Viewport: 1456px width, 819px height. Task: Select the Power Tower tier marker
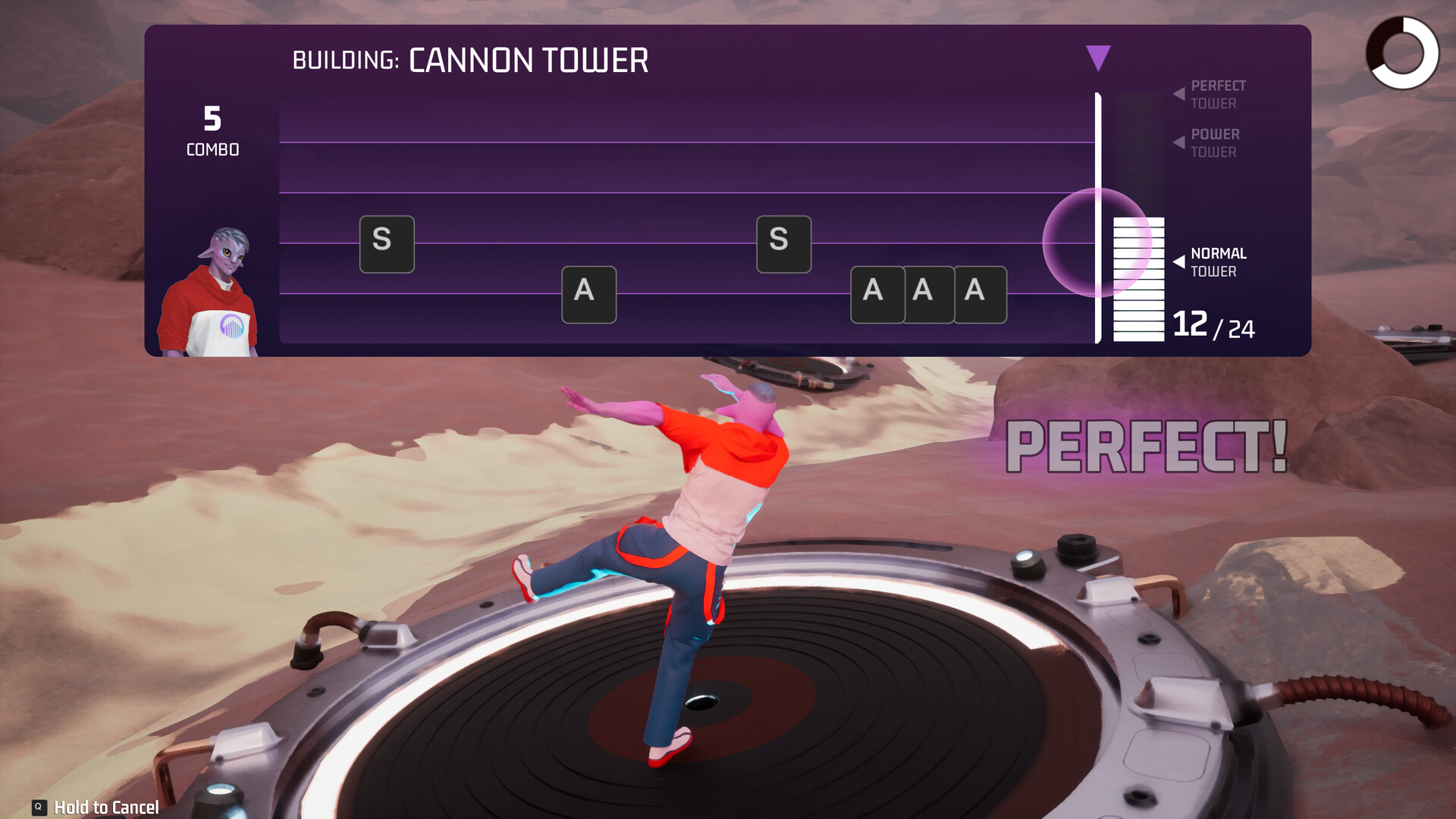click(x=1209, y=143)
